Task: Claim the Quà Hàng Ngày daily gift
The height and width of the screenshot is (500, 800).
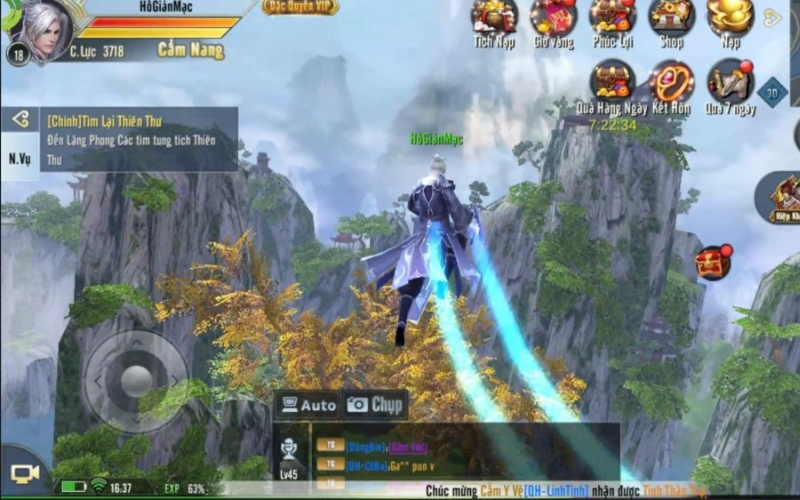Action: coord(612,84)
